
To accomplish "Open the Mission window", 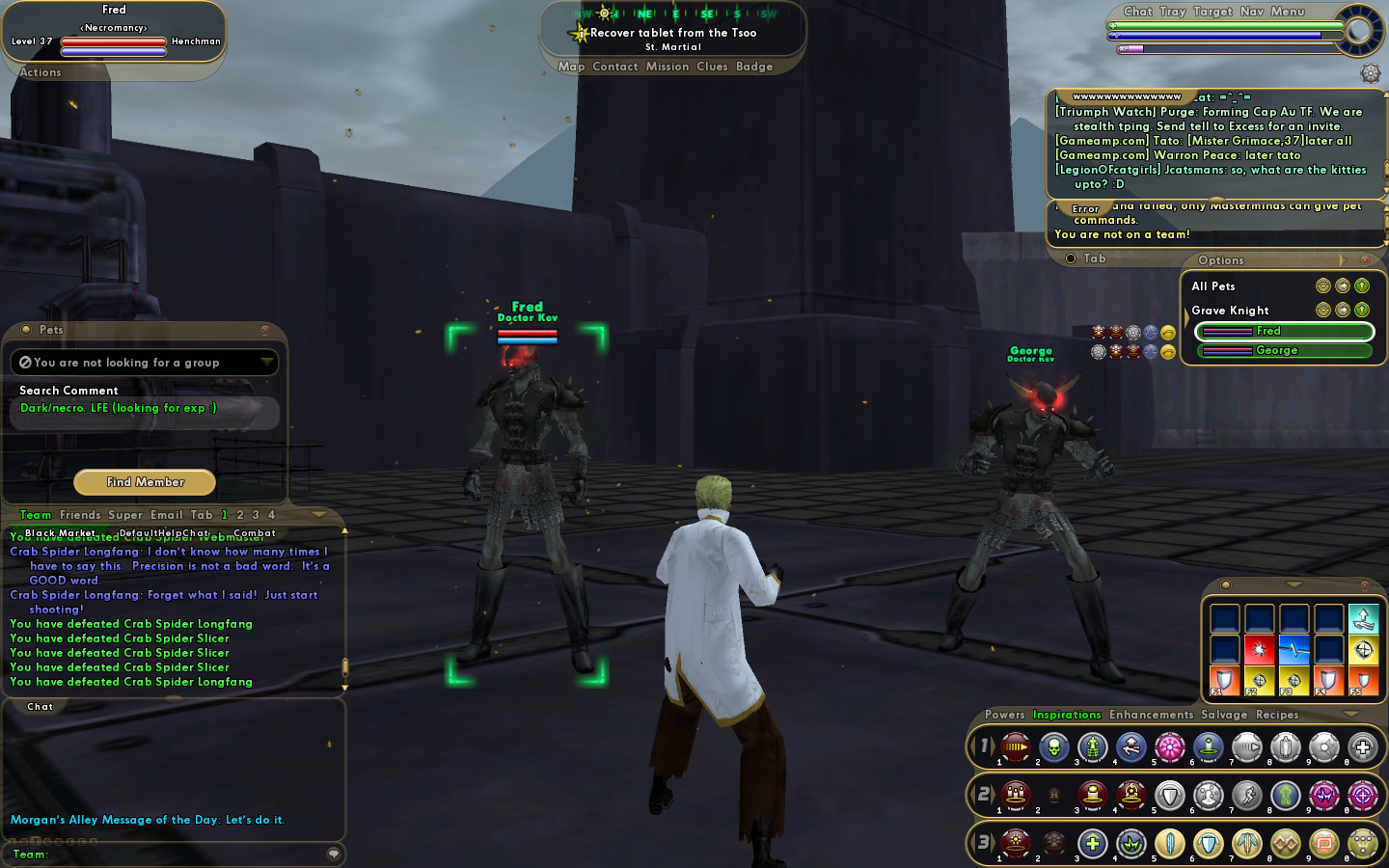I will [x=667, y=67].
